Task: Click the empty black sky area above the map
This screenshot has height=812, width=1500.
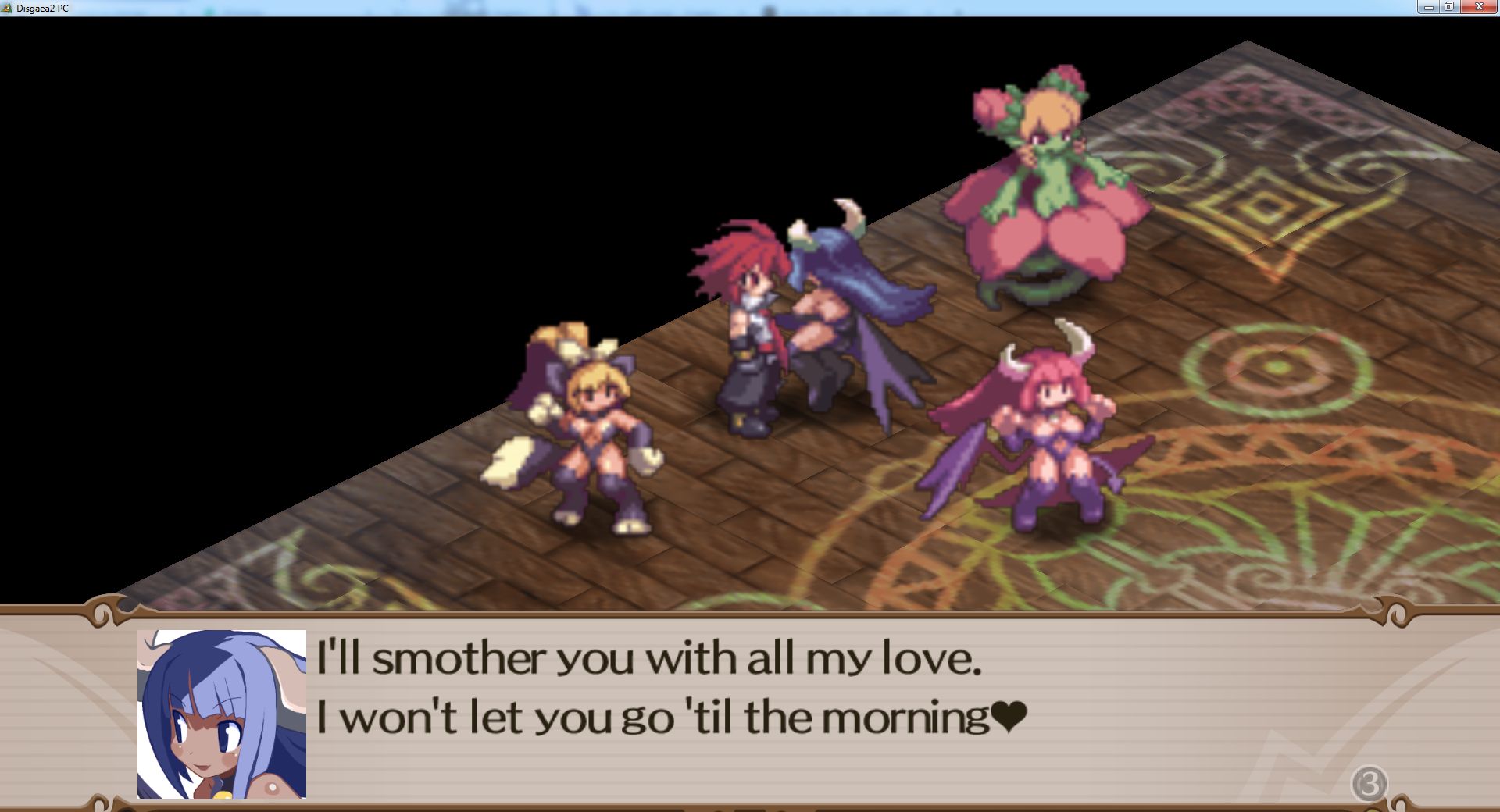Action: pyautogui.click(x=312, y=117)
